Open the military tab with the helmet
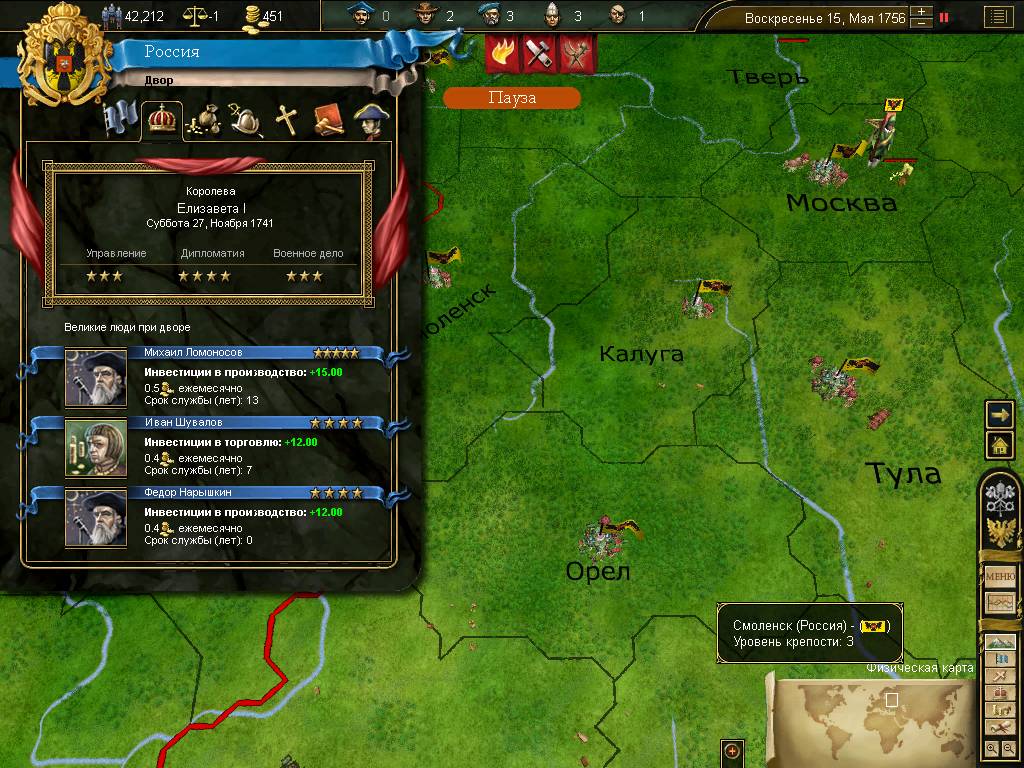This screenshot has width=1024, height=768. [246, 121]
